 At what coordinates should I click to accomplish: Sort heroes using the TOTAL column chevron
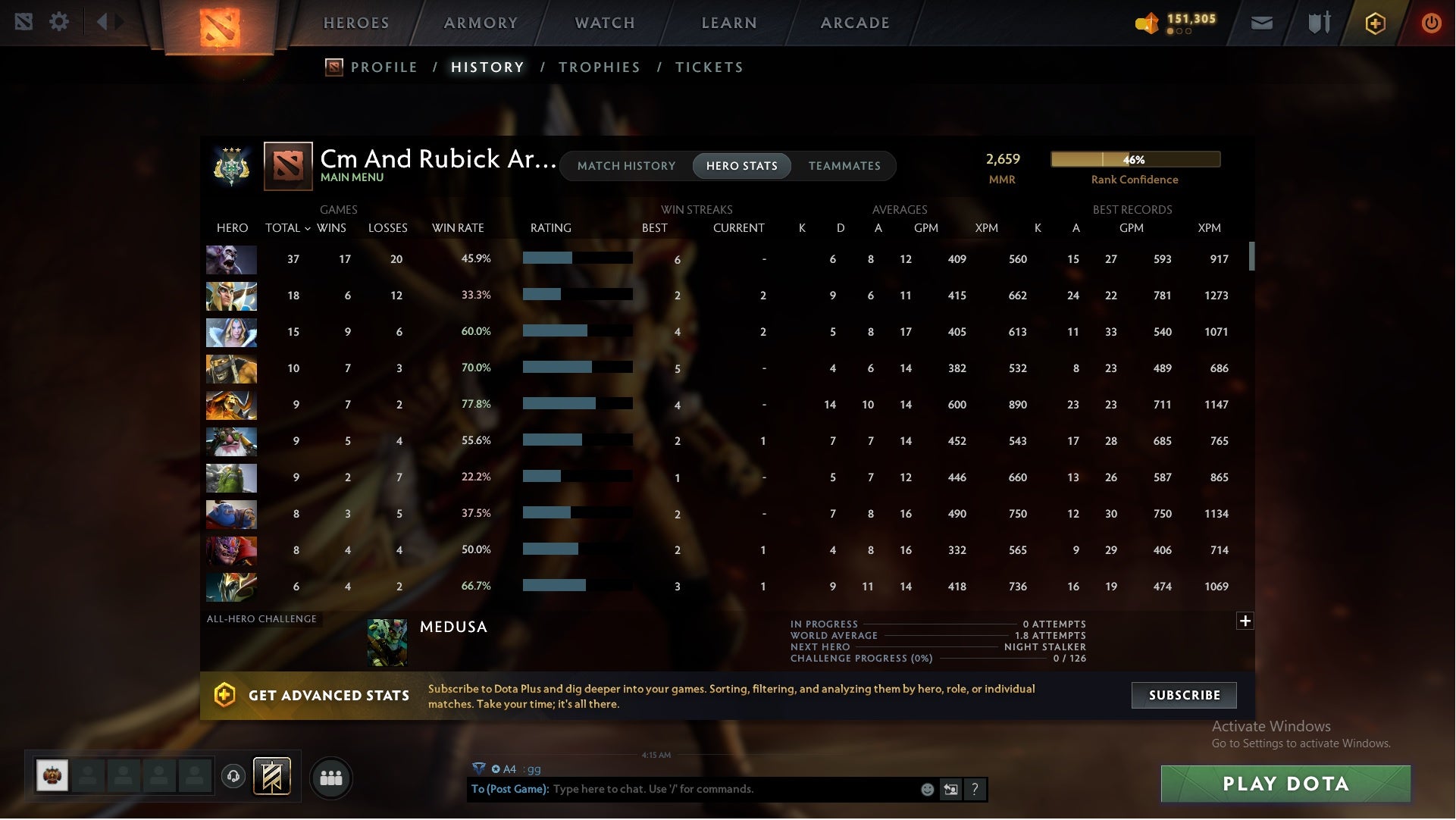click(x=306, y=227)
